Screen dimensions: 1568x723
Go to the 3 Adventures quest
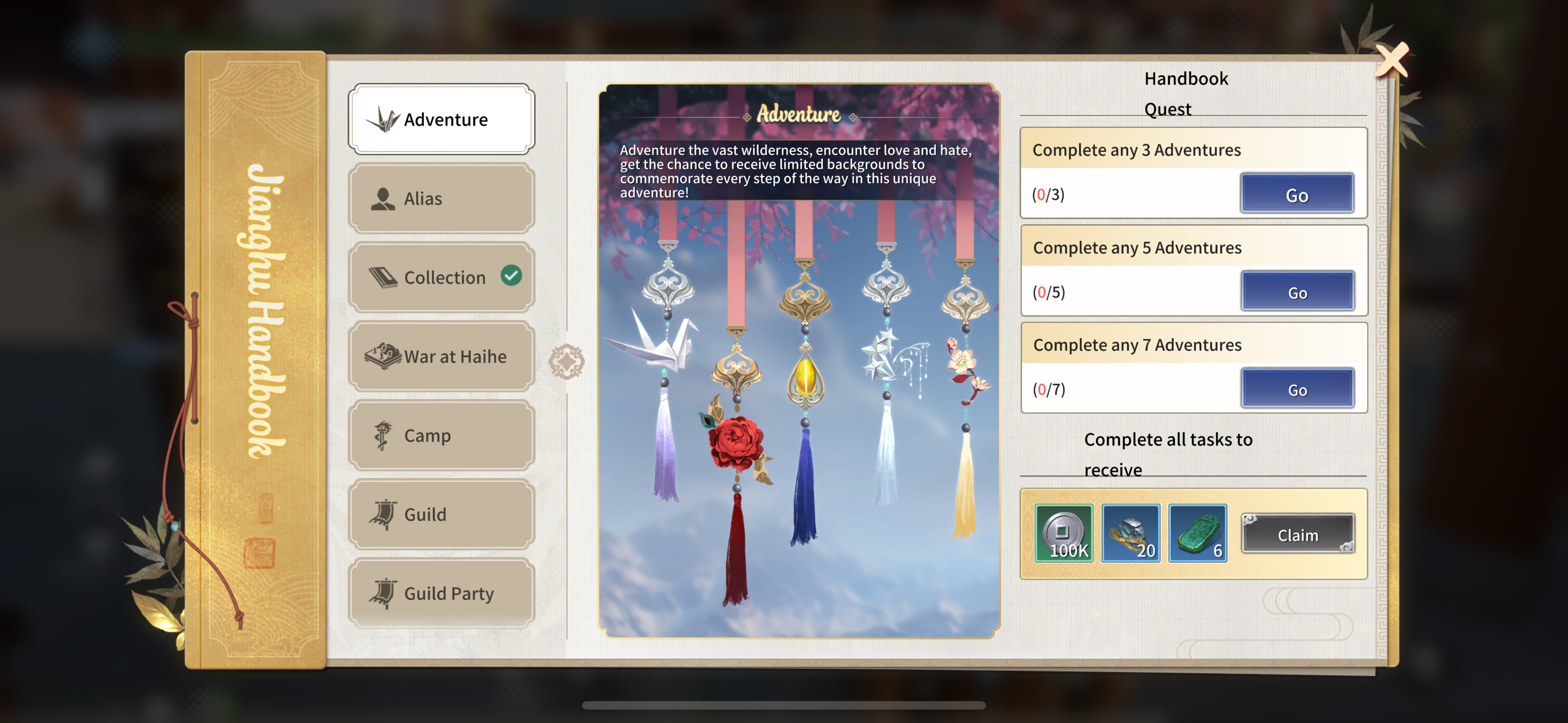pyautogui.click(x=1297, y=194)
